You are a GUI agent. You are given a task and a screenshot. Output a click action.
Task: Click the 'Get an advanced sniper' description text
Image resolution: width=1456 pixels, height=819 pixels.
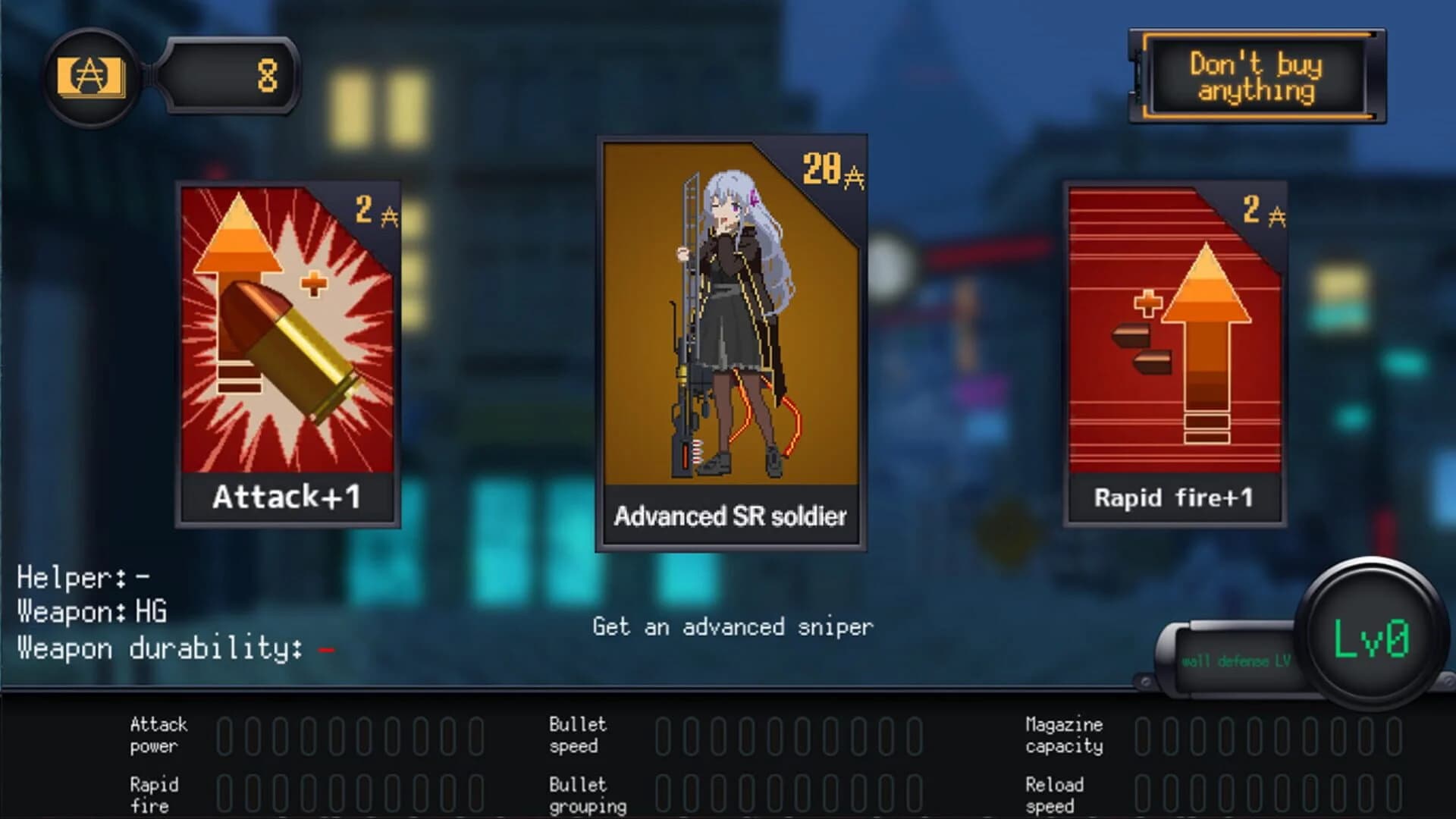732,627
